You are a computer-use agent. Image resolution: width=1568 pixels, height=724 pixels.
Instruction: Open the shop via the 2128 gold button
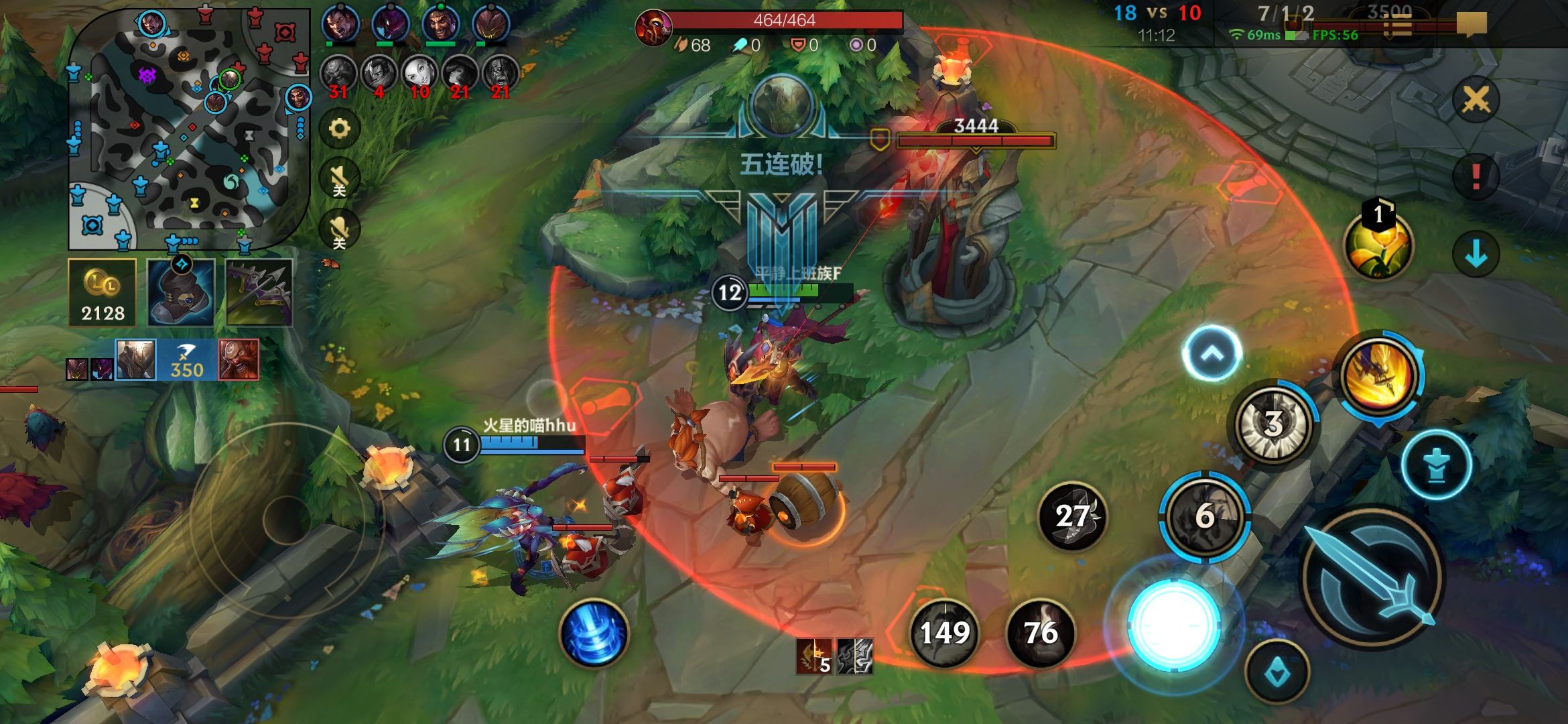coord(103,293)
